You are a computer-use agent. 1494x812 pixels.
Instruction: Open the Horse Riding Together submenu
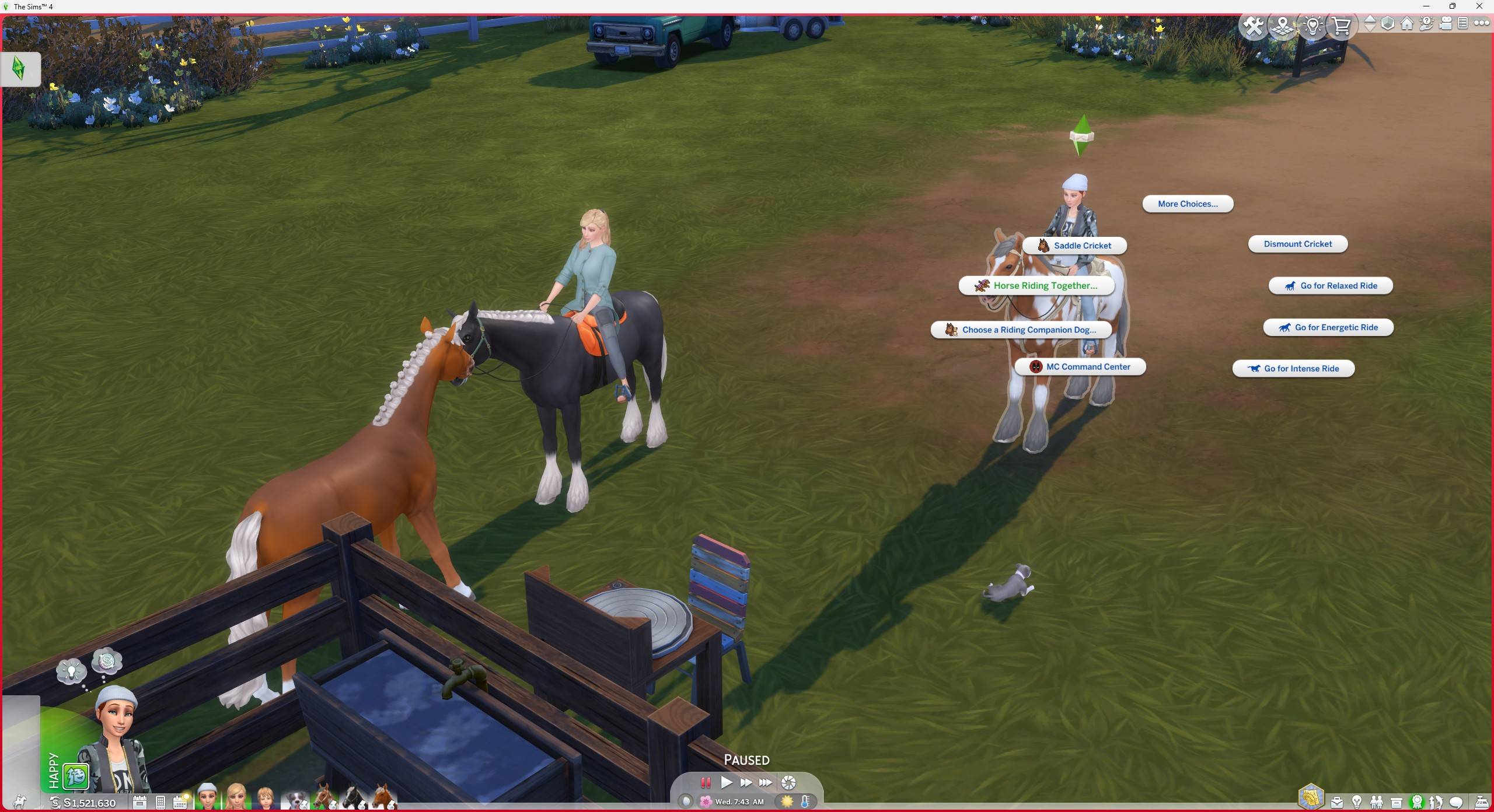[x=1037, y=285]
